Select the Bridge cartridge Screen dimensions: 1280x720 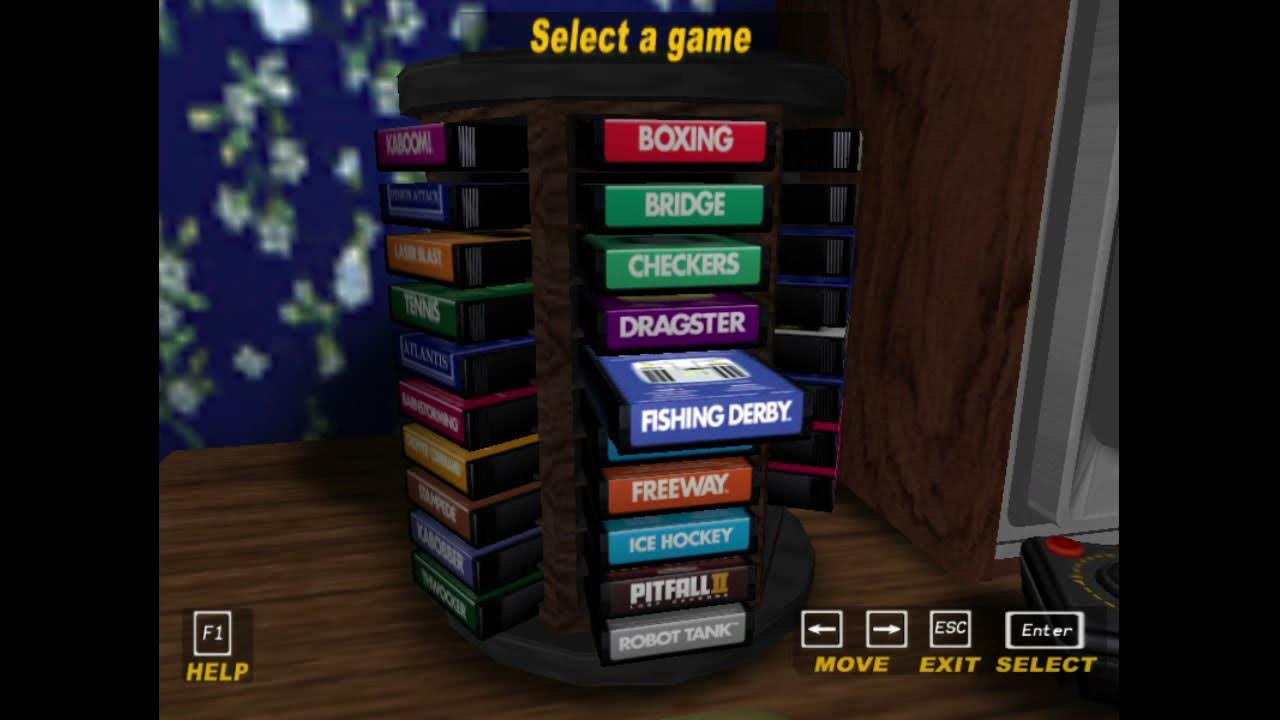(684, 203)
